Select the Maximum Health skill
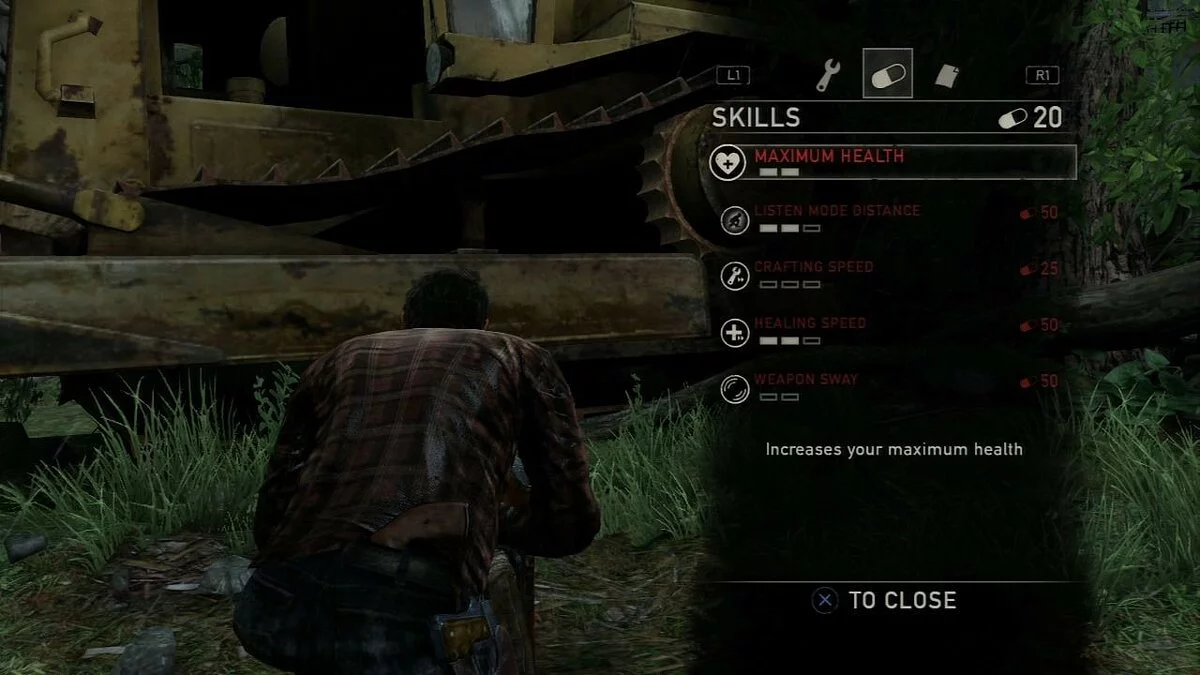Image resolution: width=1200 pixels, height=675 pixels. tap(830, 157)
